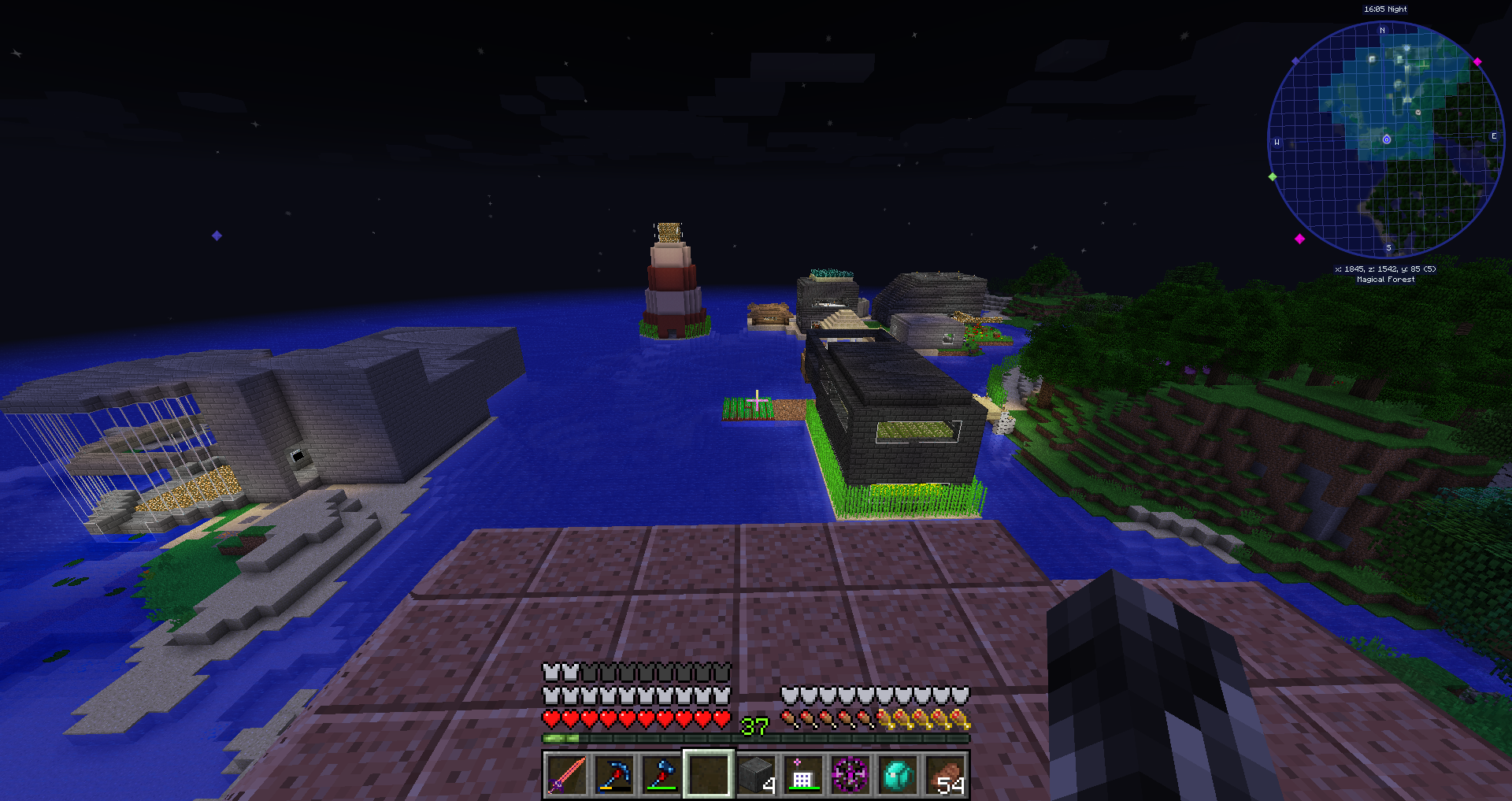
Task: Select the blue-headed pickaxe slot
Action: [x=613, y=774]
